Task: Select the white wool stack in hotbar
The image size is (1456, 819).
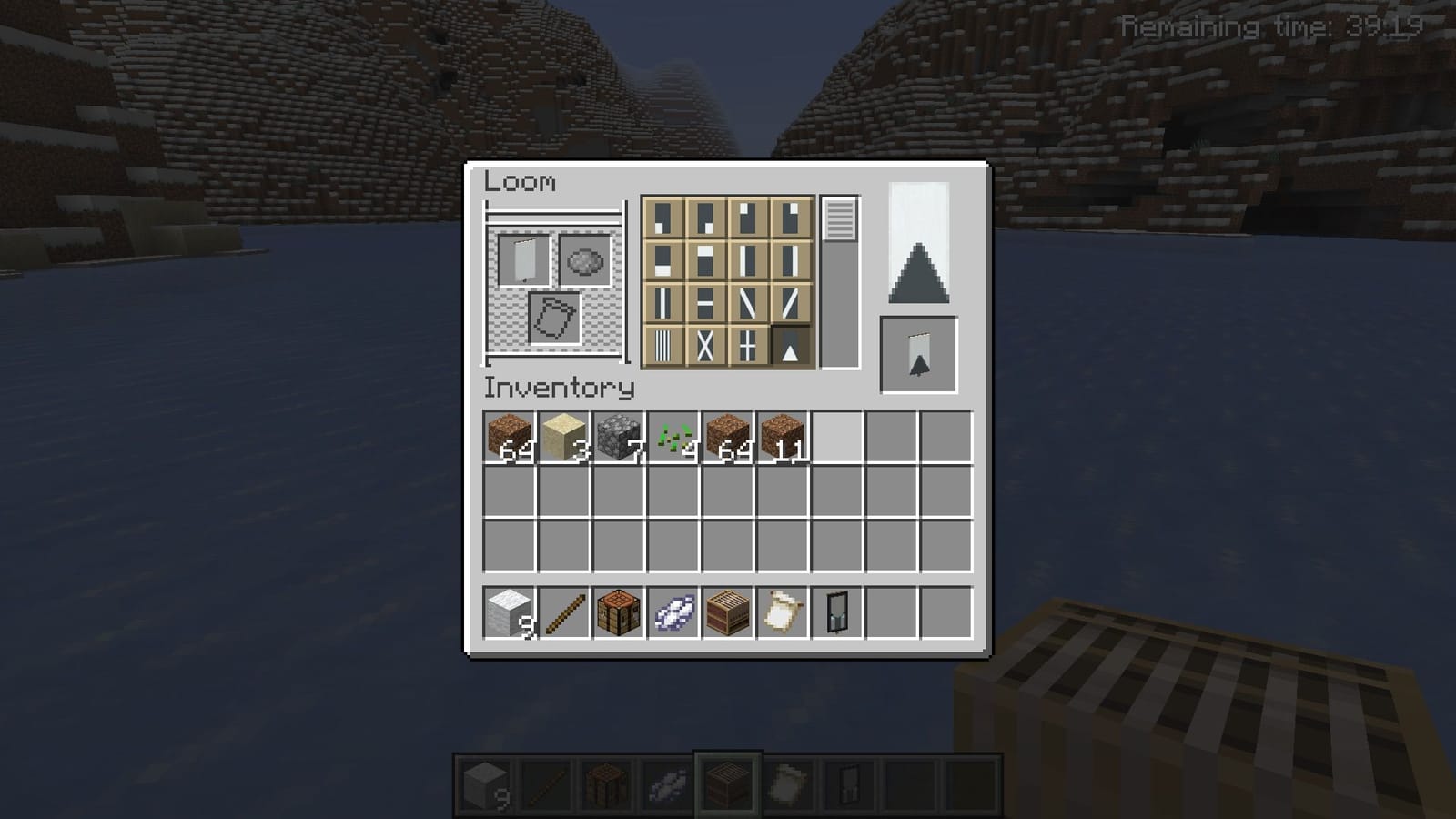Action: tap(505, 610)
